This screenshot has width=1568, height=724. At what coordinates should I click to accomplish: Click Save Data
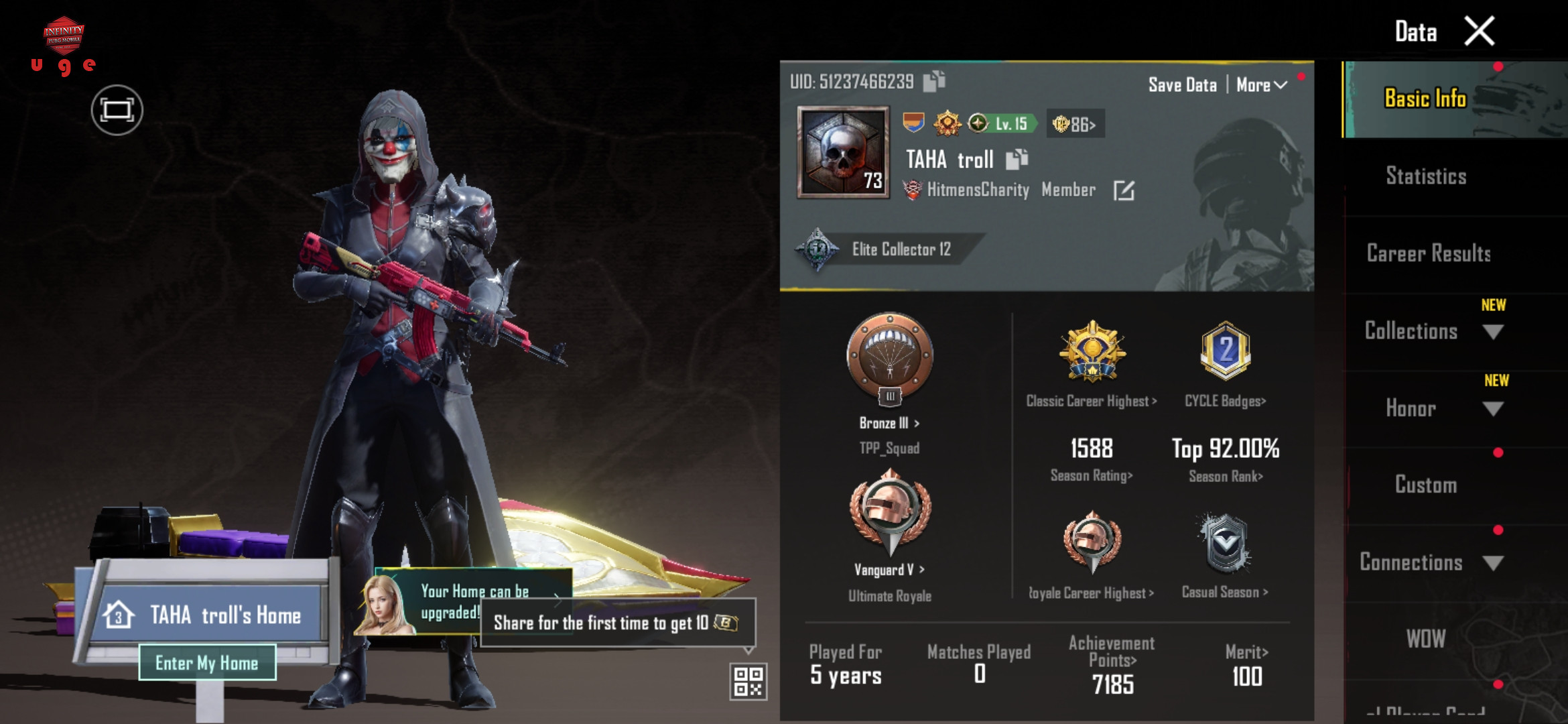pyautogui.click(x=1182, y=85)
